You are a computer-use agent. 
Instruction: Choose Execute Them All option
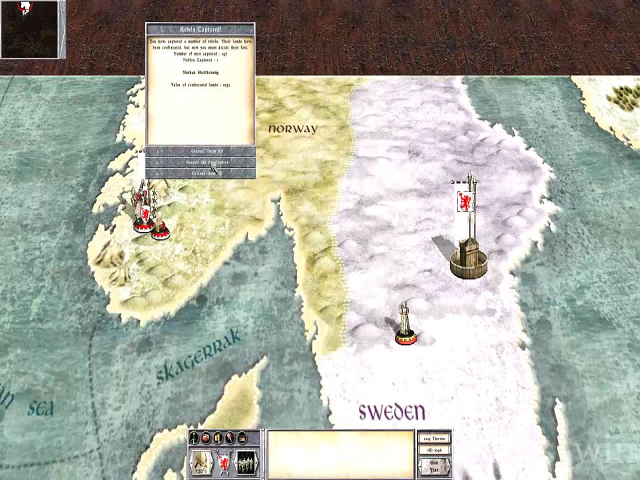201,151
